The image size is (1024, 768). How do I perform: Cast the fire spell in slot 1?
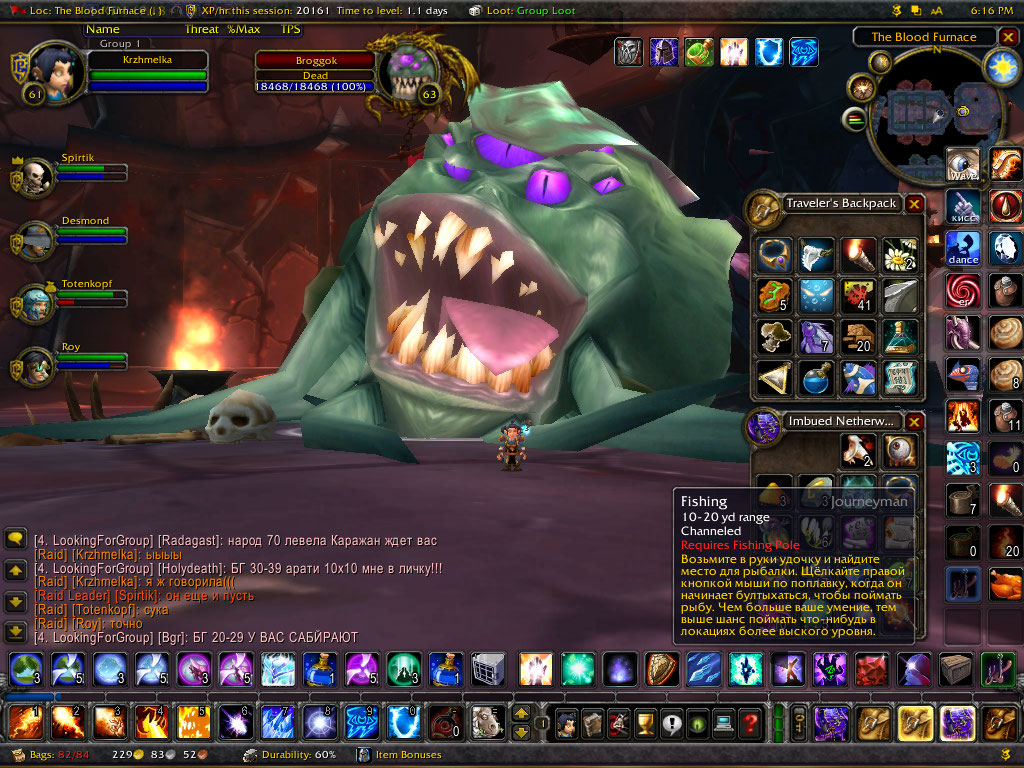pos(24,722)
